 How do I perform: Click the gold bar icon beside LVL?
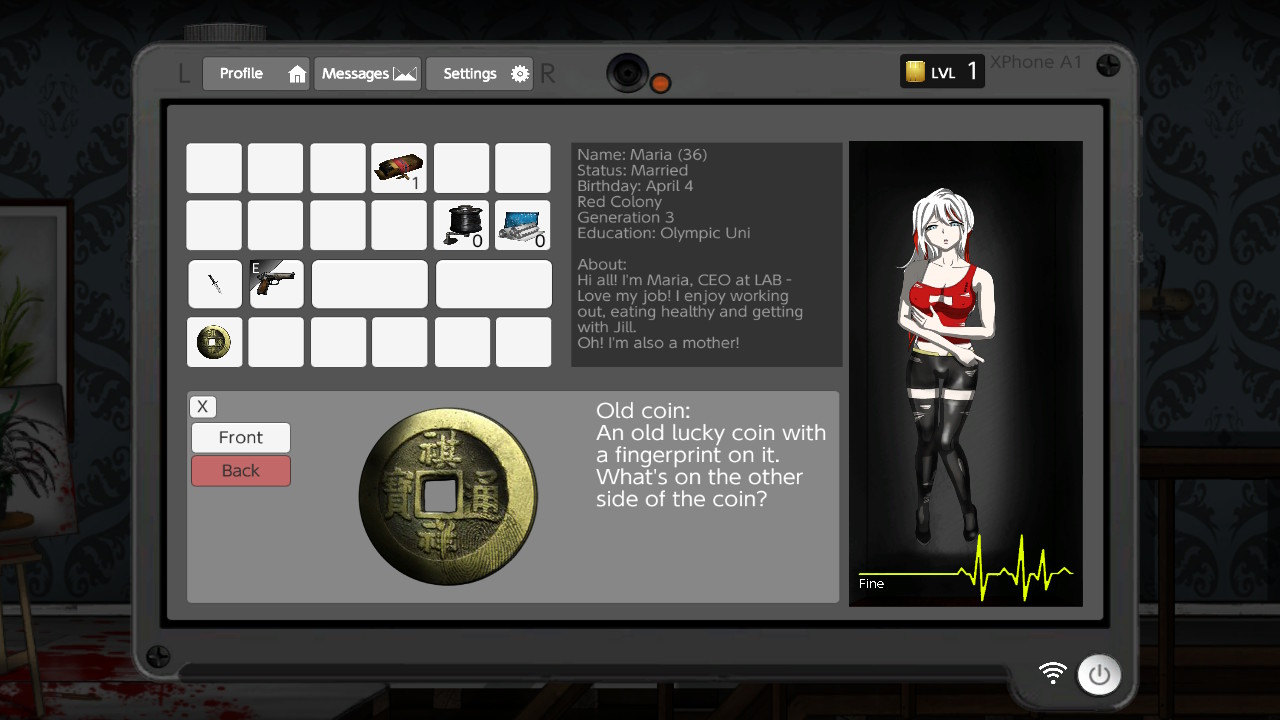(913, 71)
